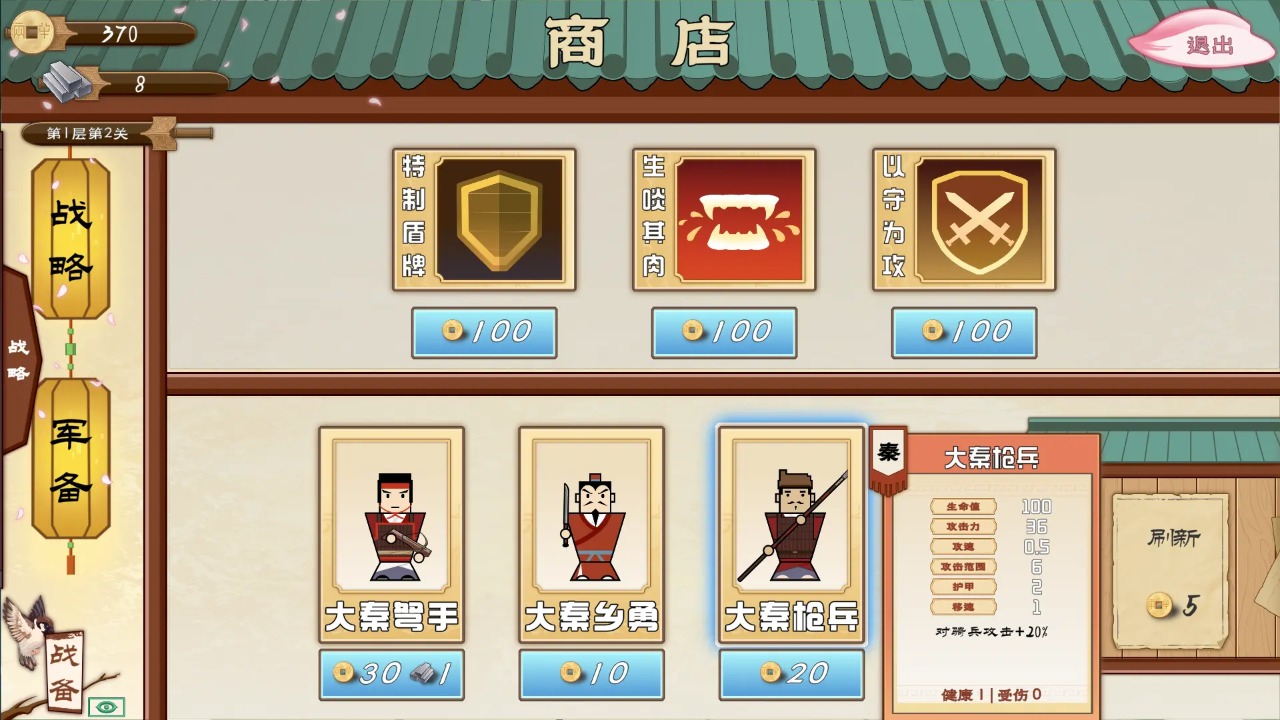Image resolution: width=1280 pixels, height=720 pixels.
Task: Open the 战略 strategy lantern panel
Action: point(70,230)
